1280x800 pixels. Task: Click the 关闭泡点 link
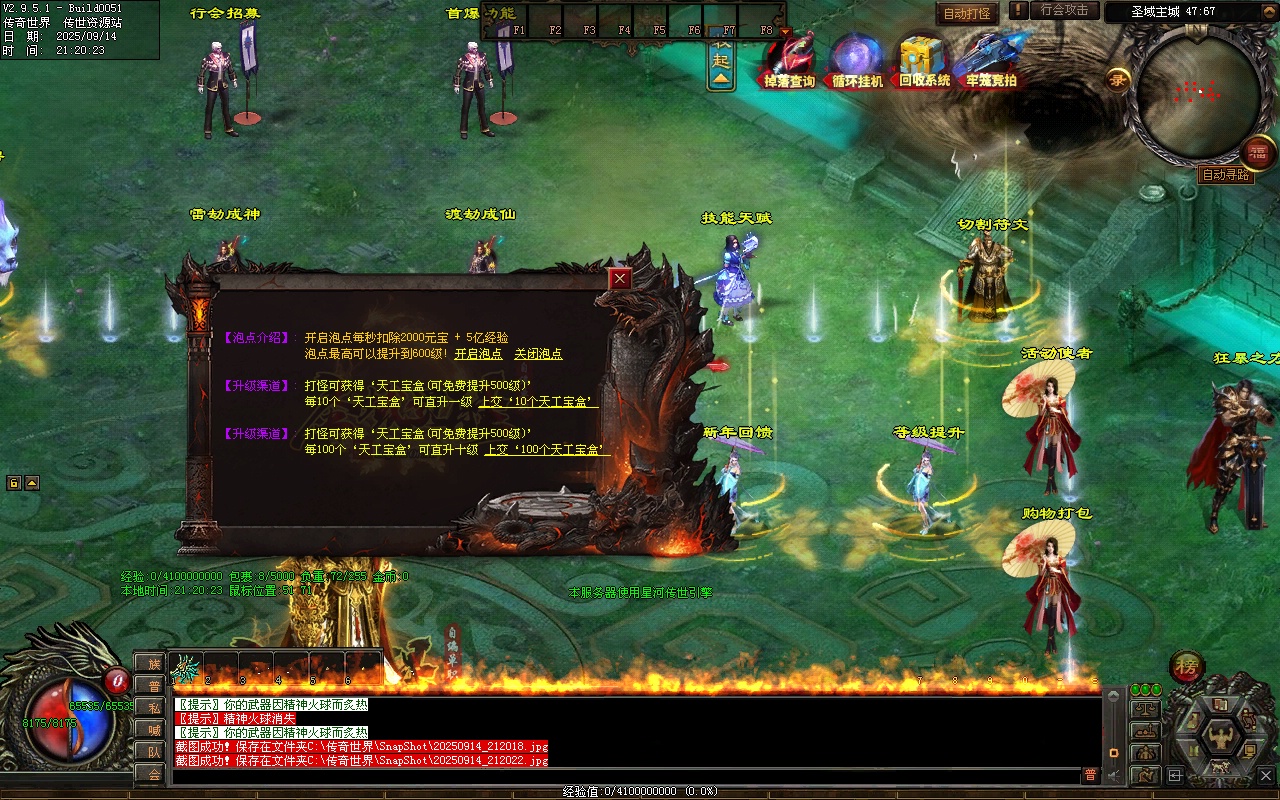pos(538,354)
